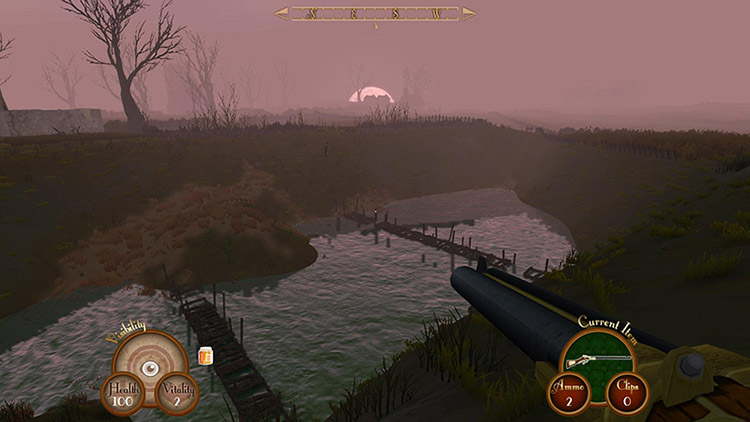
Task: Select the Visibility eye gauge
Action: [x=149, y=368]
